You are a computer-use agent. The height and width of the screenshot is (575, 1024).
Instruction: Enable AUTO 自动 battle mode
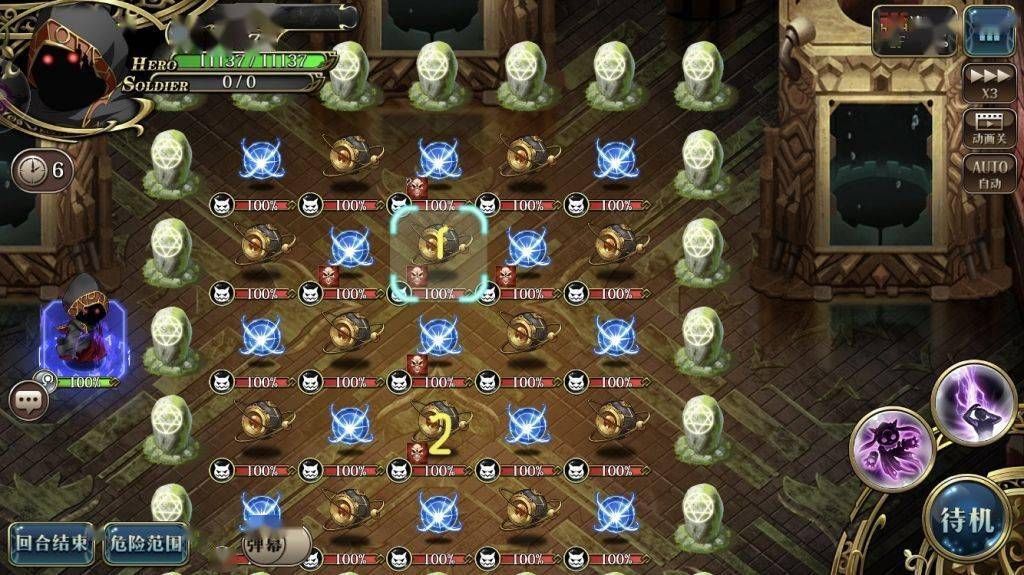tap(989, 174)
